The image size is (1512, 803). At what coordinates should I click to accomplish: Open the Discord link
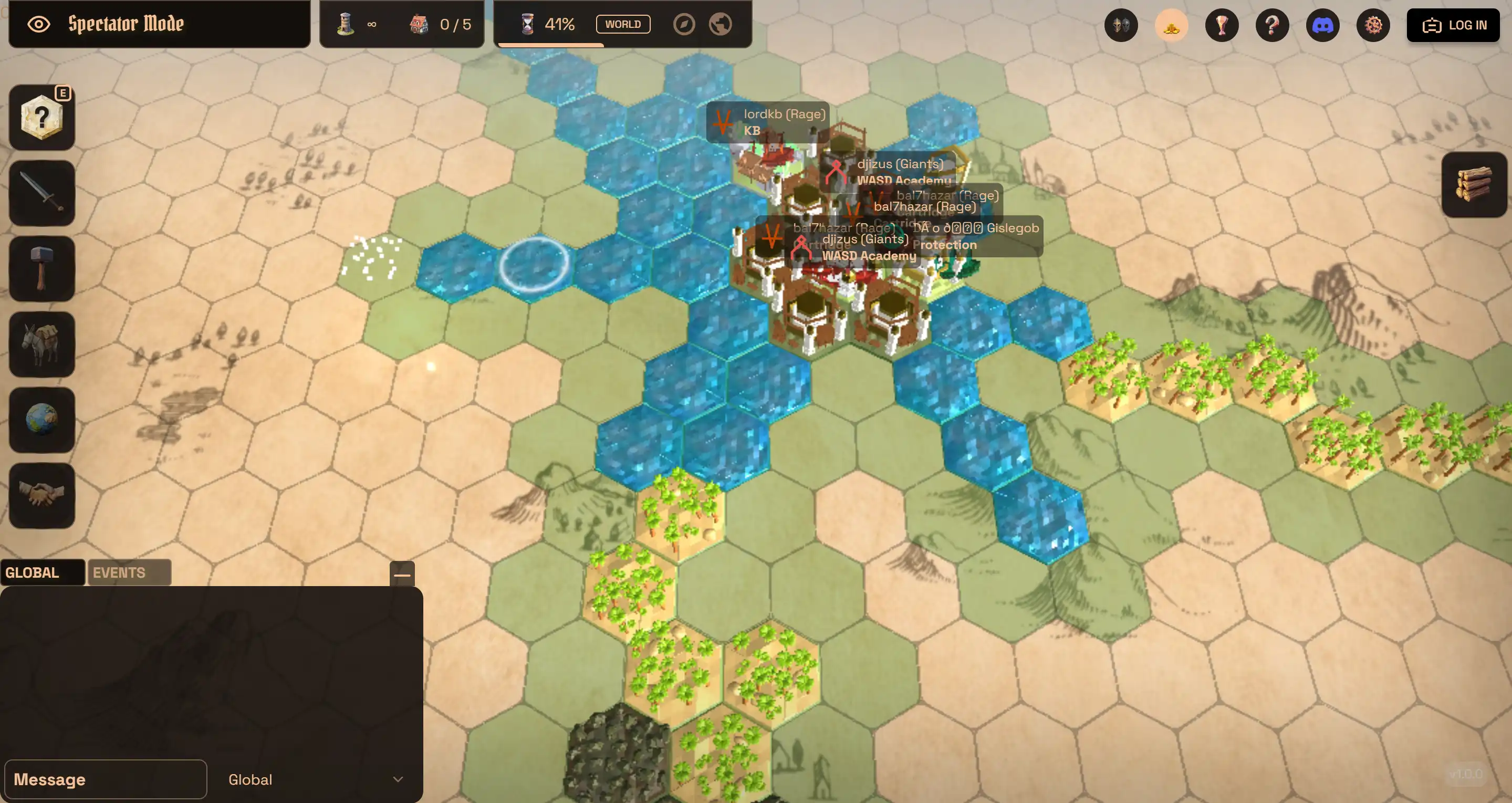pos(1322,25)
